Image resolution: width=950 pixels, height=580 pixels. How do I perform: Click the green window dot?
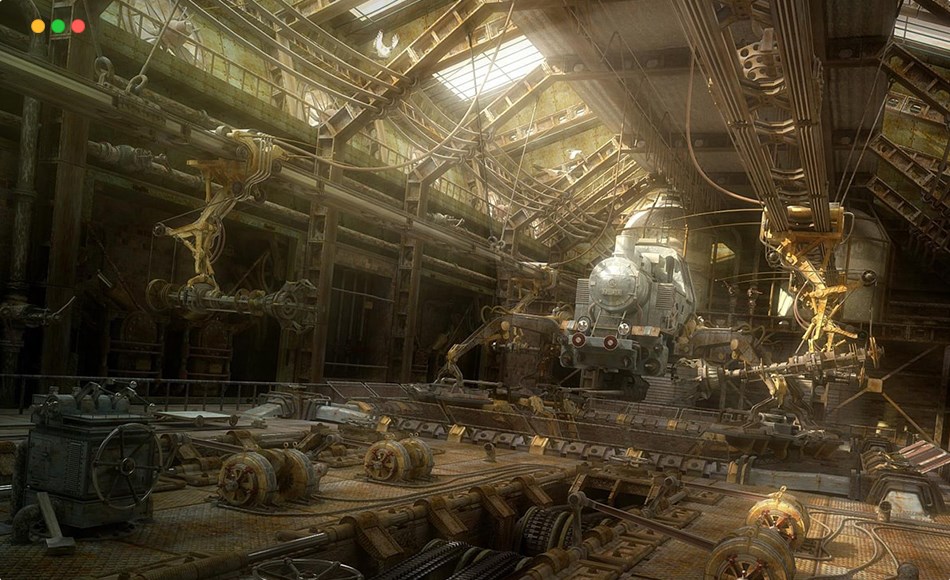(x=58, y=26)
